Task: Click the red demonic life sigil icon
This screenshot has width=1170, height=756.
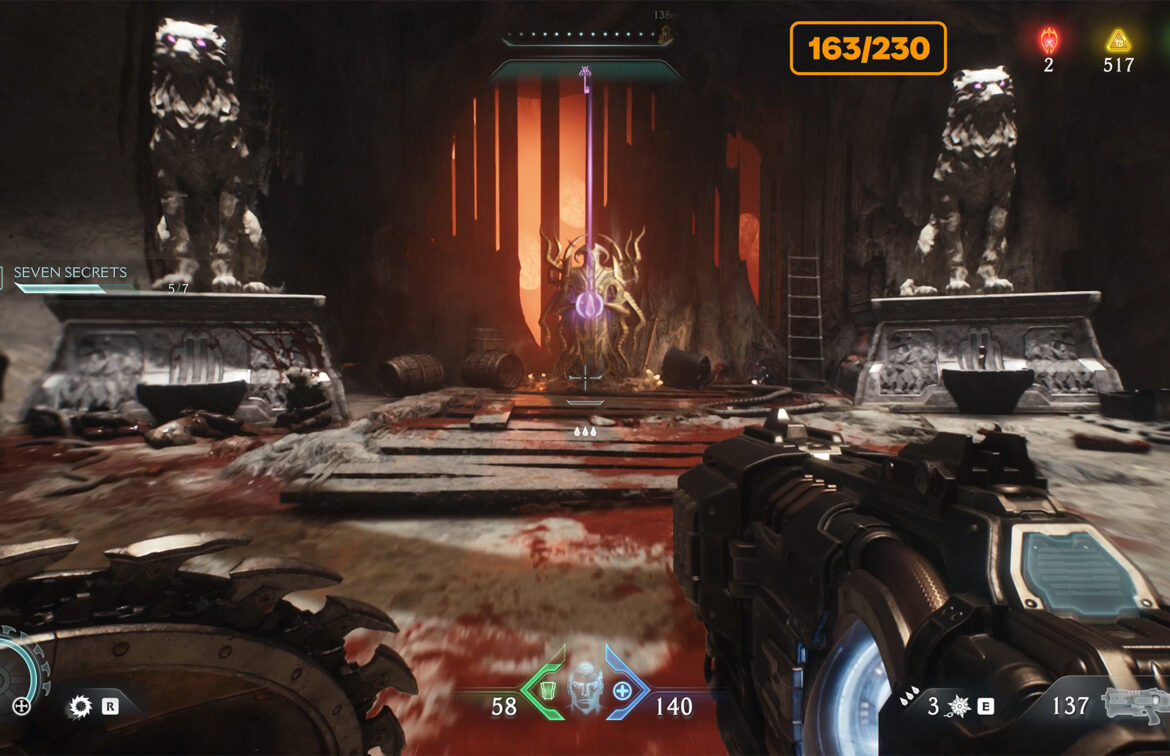Action: pyautogui.click(x=1049, y=41)
